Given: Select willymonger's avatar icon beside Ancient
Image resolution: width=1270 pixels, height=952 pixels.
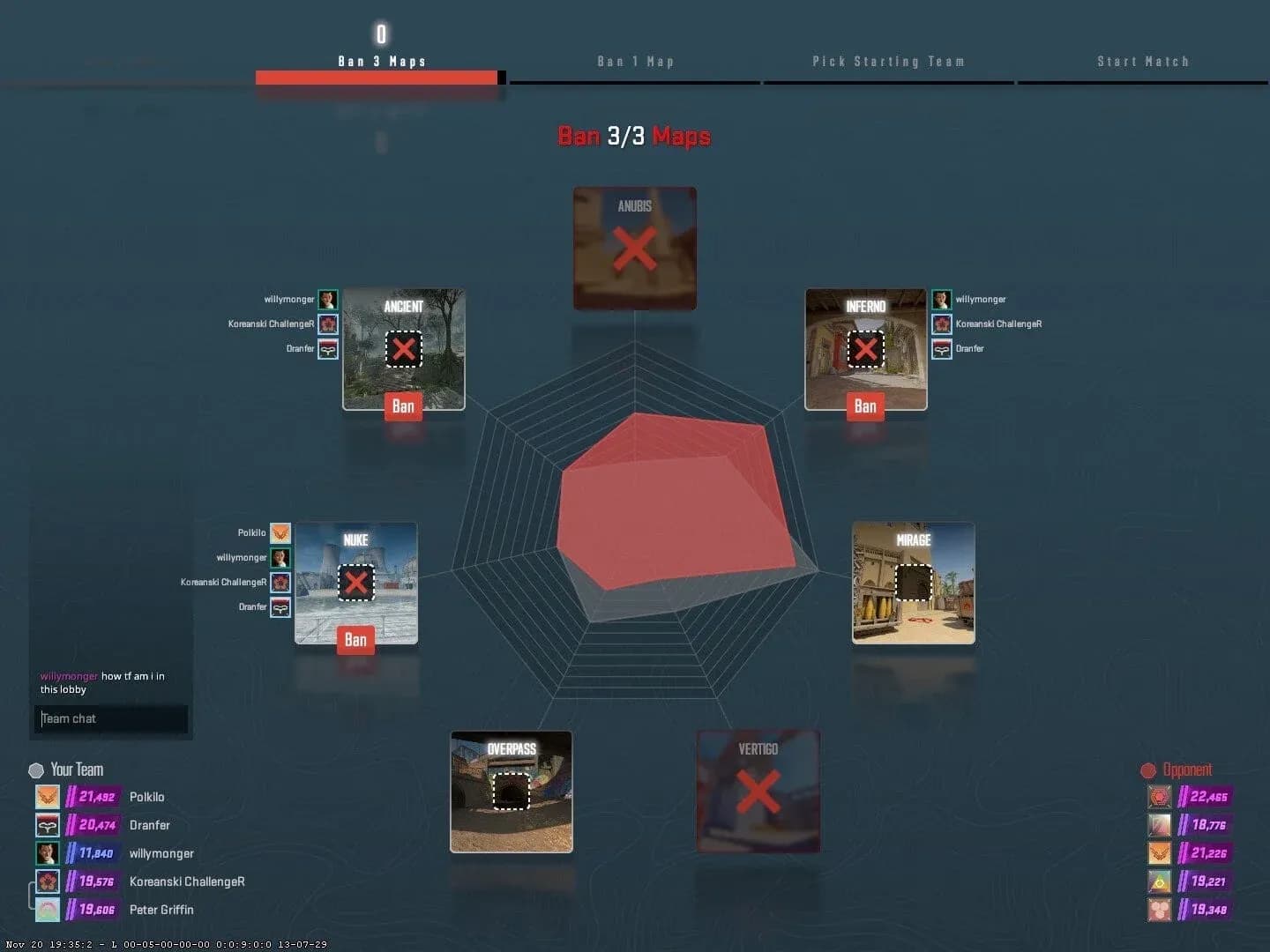Looking at the screenshot, I should (x=327, y=299).
